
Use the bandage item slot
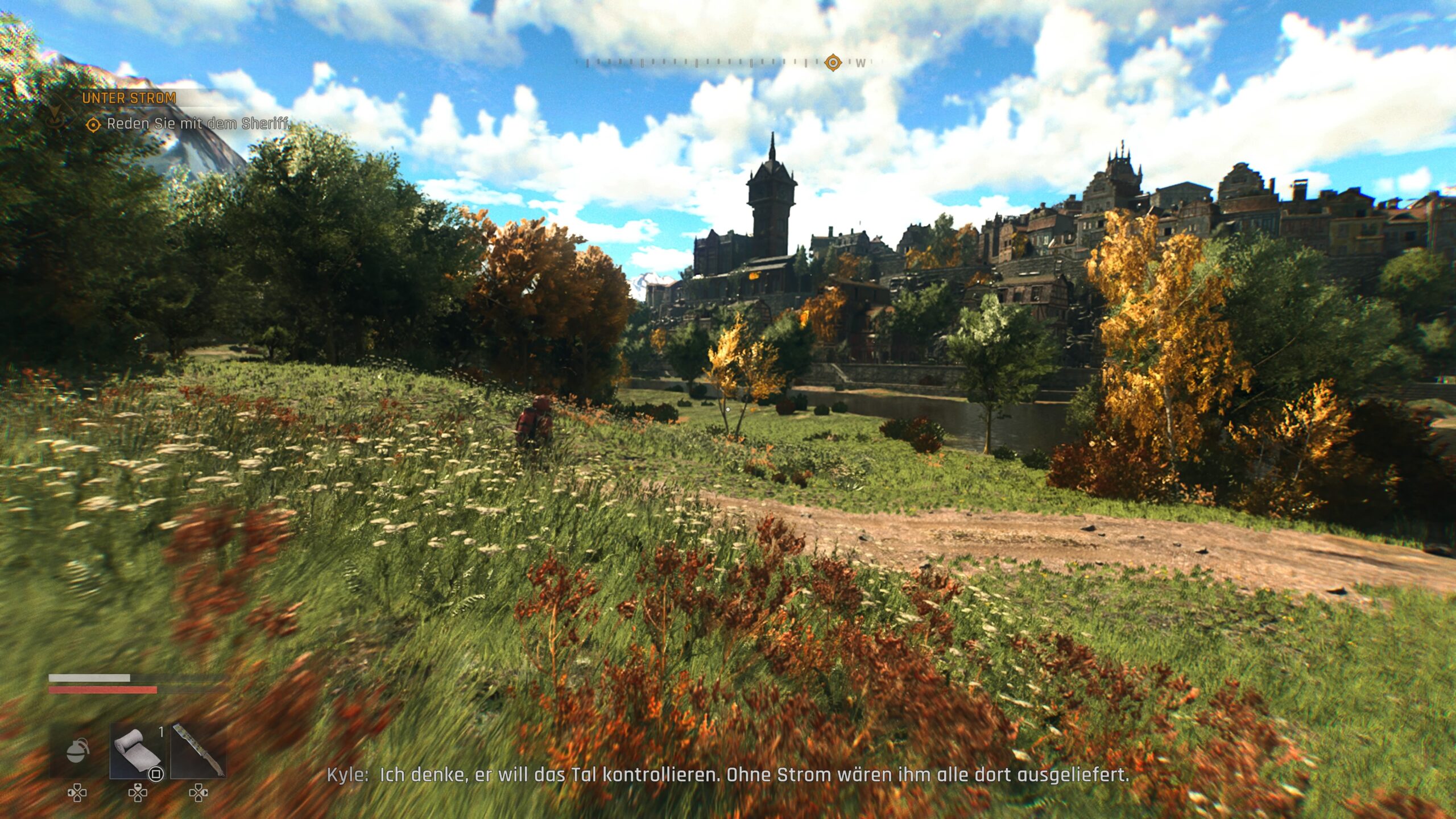click(x=137, y=751)
